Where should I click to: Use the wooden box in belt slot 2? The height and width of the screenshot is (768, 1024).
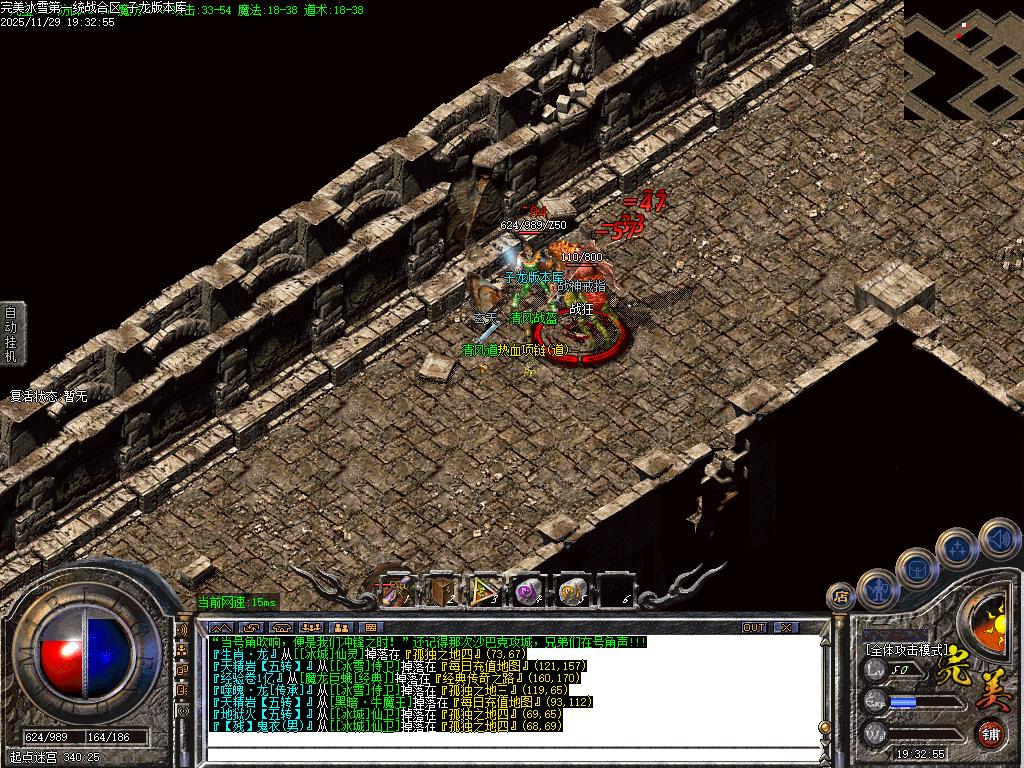(440, 591)
